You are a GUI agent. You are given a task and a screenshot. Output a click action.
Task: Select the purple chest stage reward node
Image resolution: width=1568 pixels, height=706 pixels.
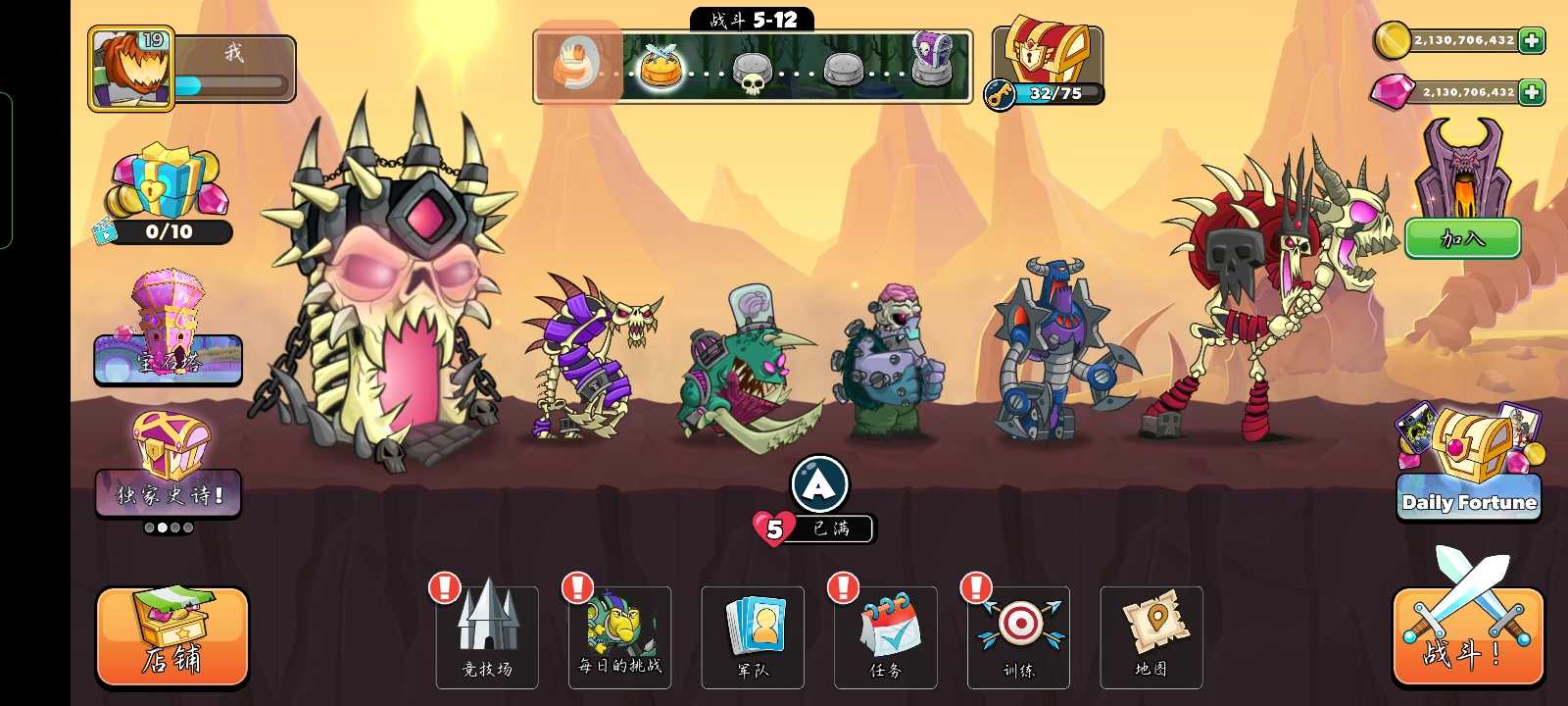tap(931, 59)
